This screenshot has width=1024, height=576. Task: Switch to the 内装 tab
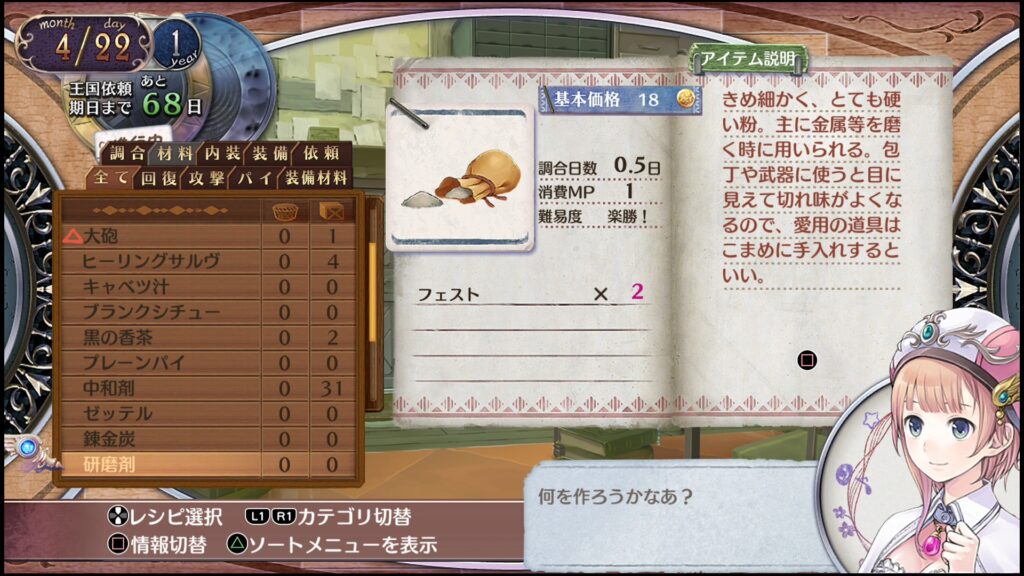pos(223,153)
